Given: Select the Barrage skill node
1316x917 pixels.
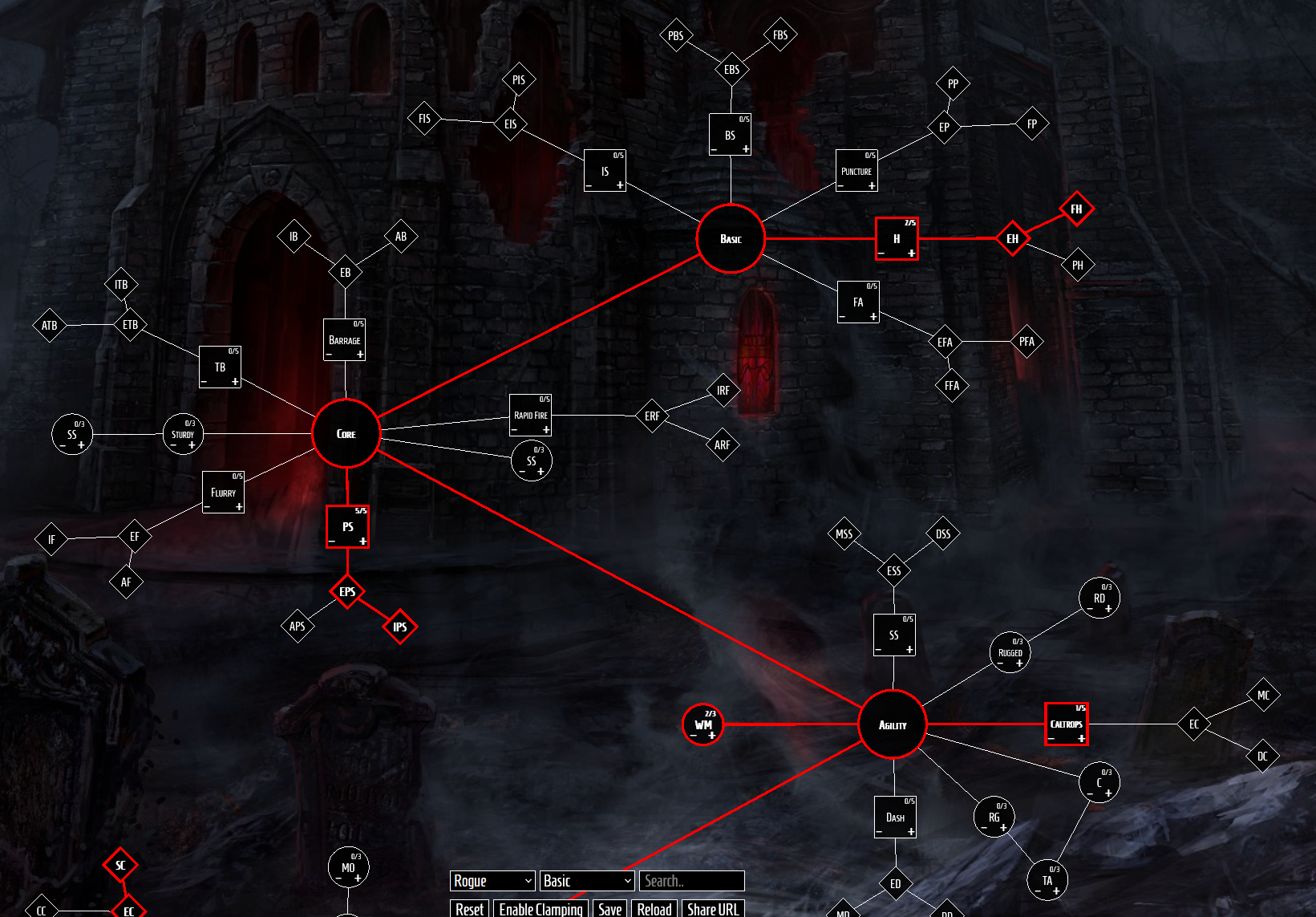Looking at the screenshot, I should point(344,338).
